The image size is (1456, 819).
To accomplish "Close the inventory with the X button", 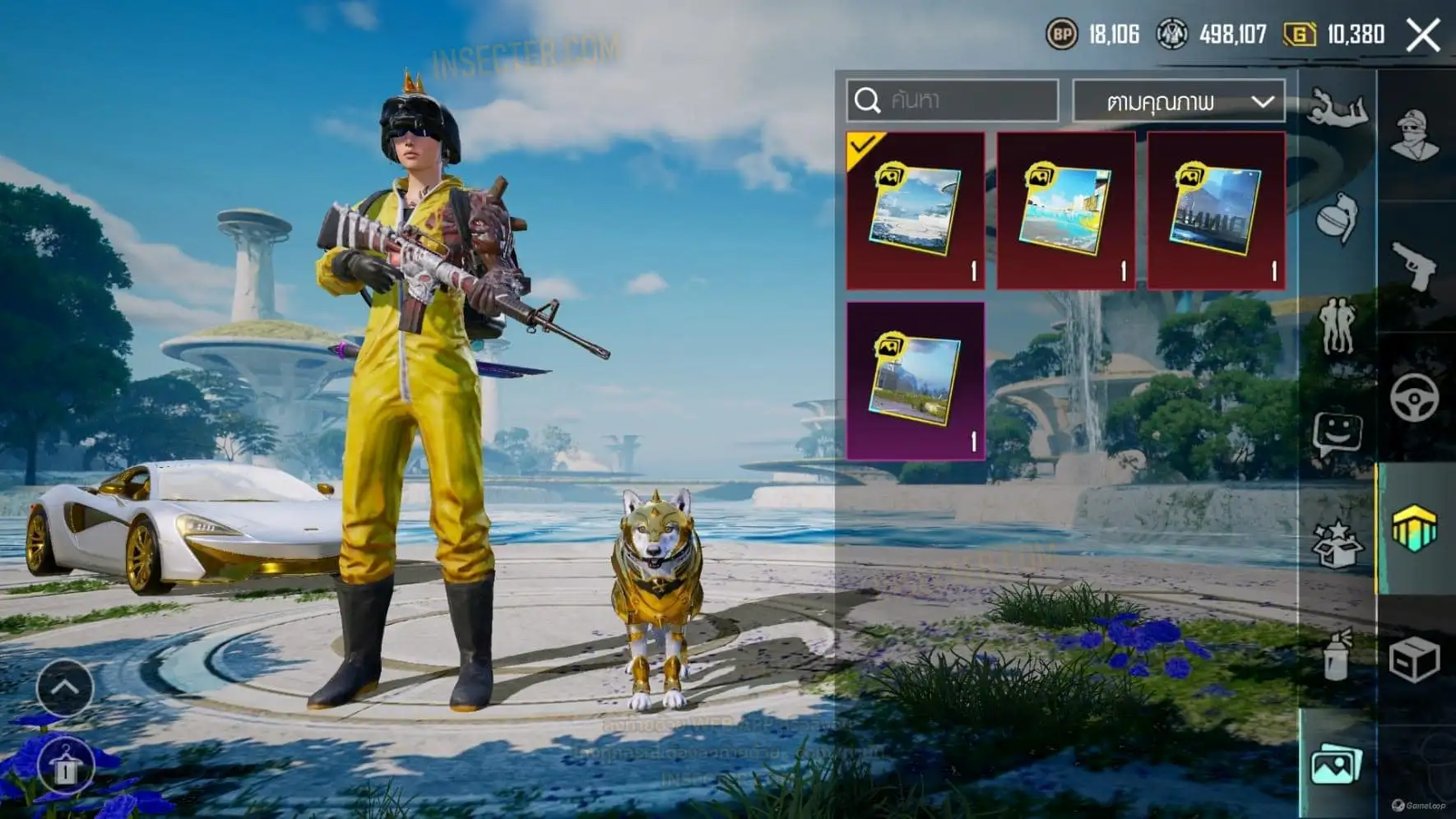I will click(1422, 35).
